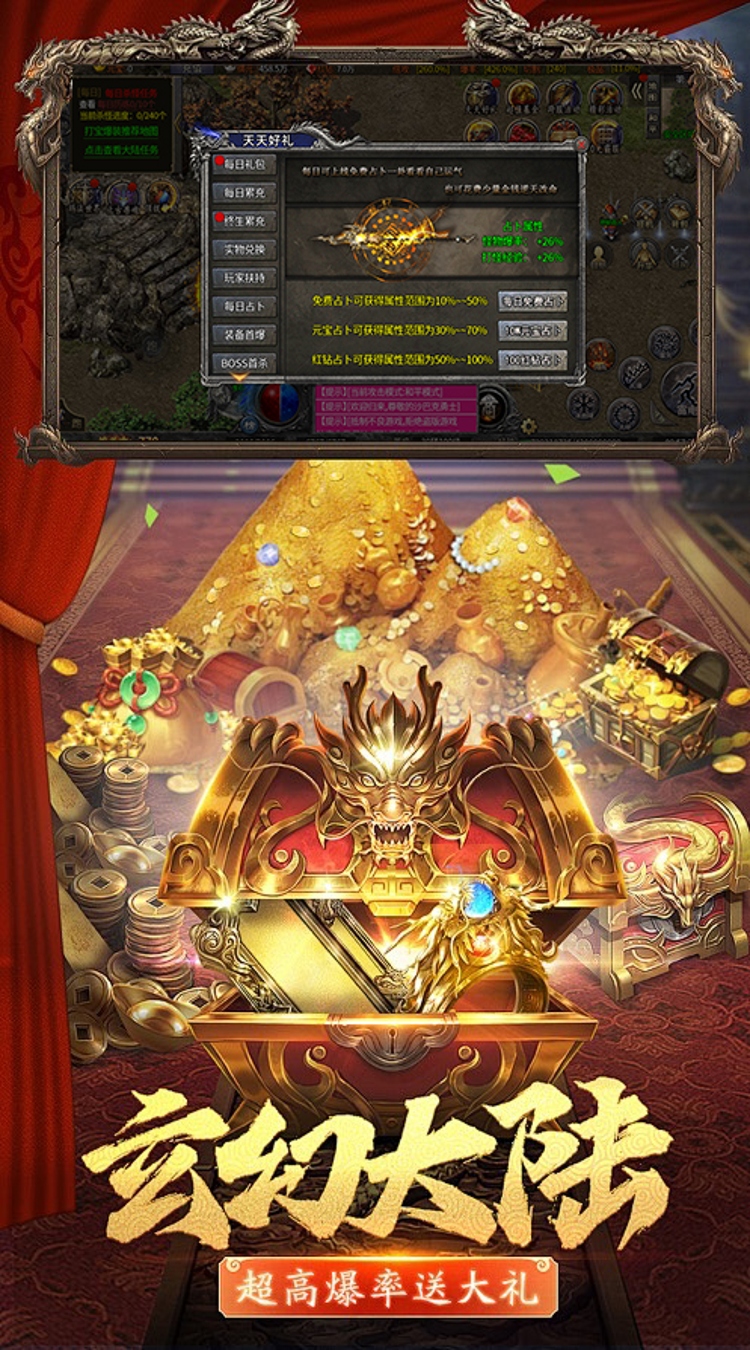Tap the red and blue health orb

[x=278, y=400]
